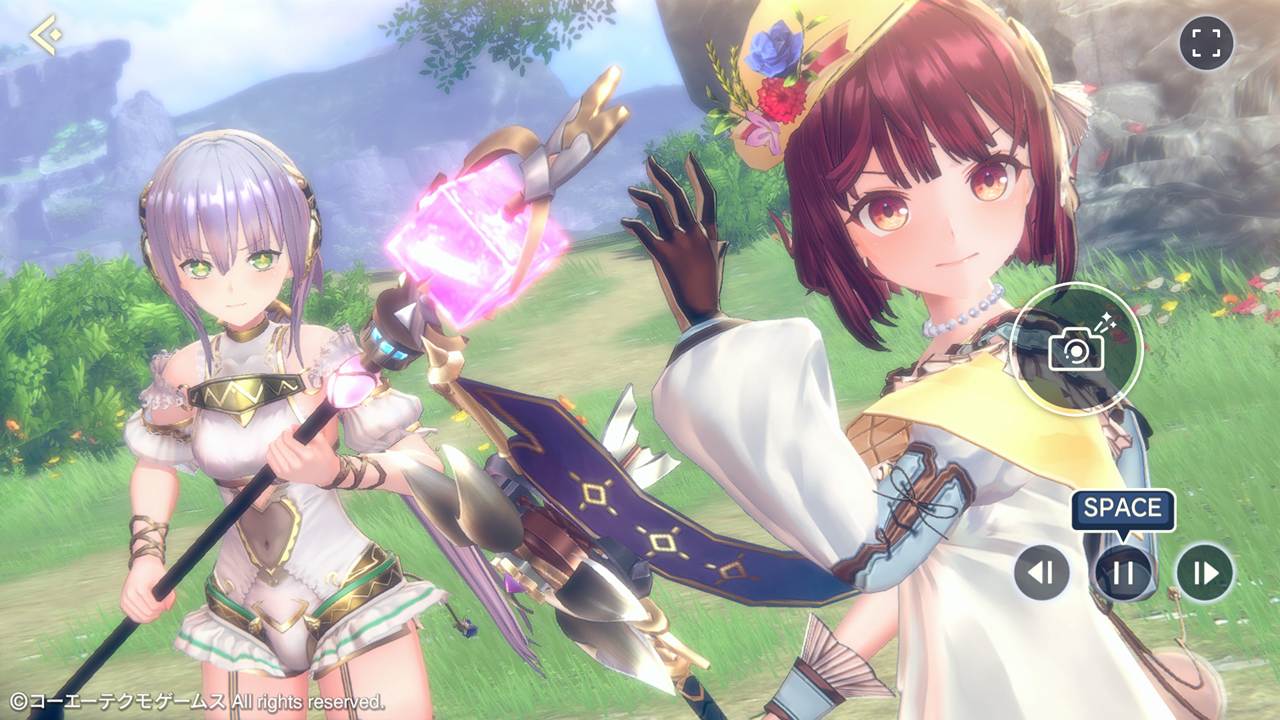Go back using the top-left arrow
Image resolution: width=1280 pixels, height=720 pixels.
coord(45,36)
